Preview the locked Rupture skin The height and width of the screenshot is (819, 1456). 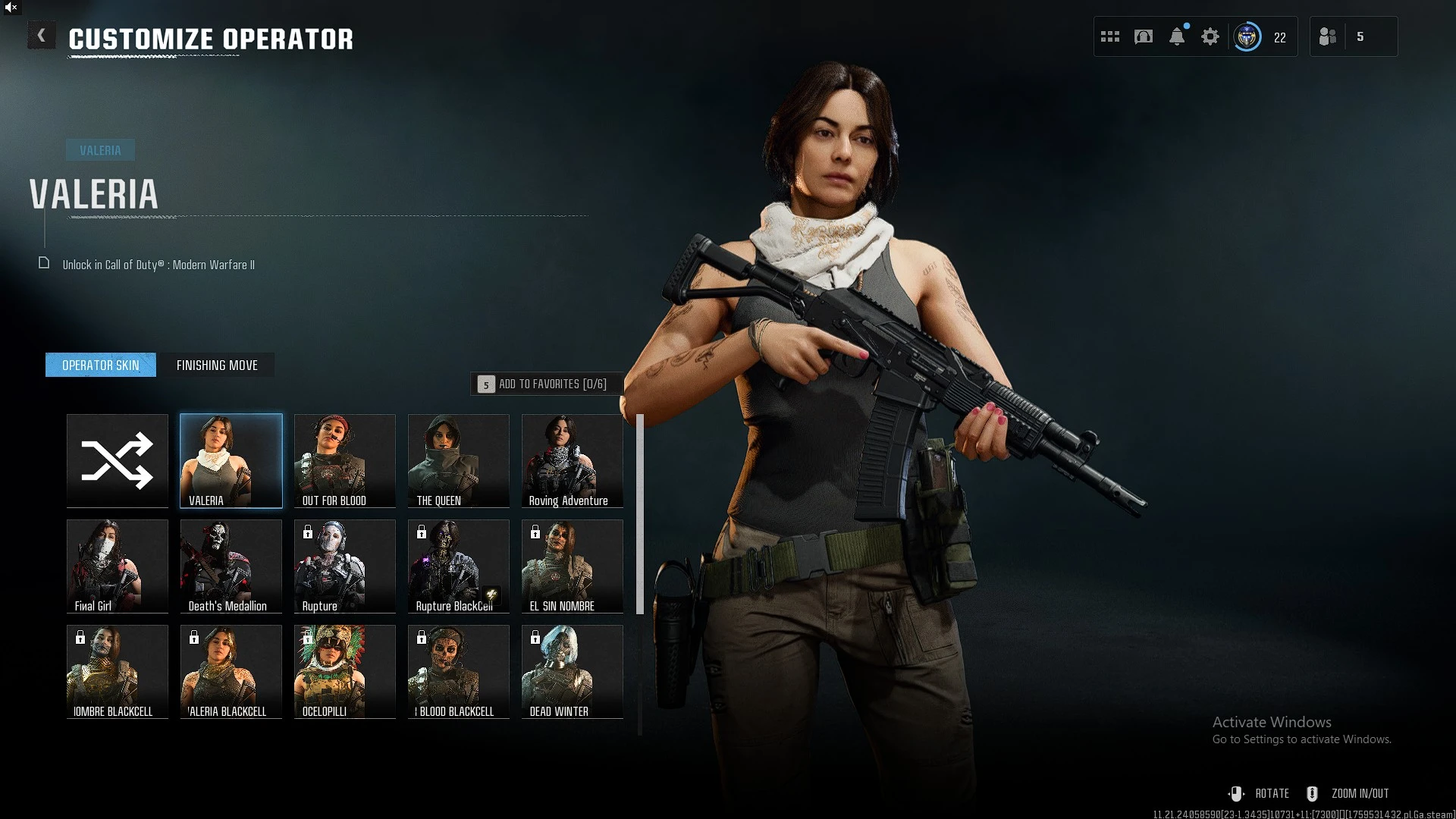pos(345,566)
